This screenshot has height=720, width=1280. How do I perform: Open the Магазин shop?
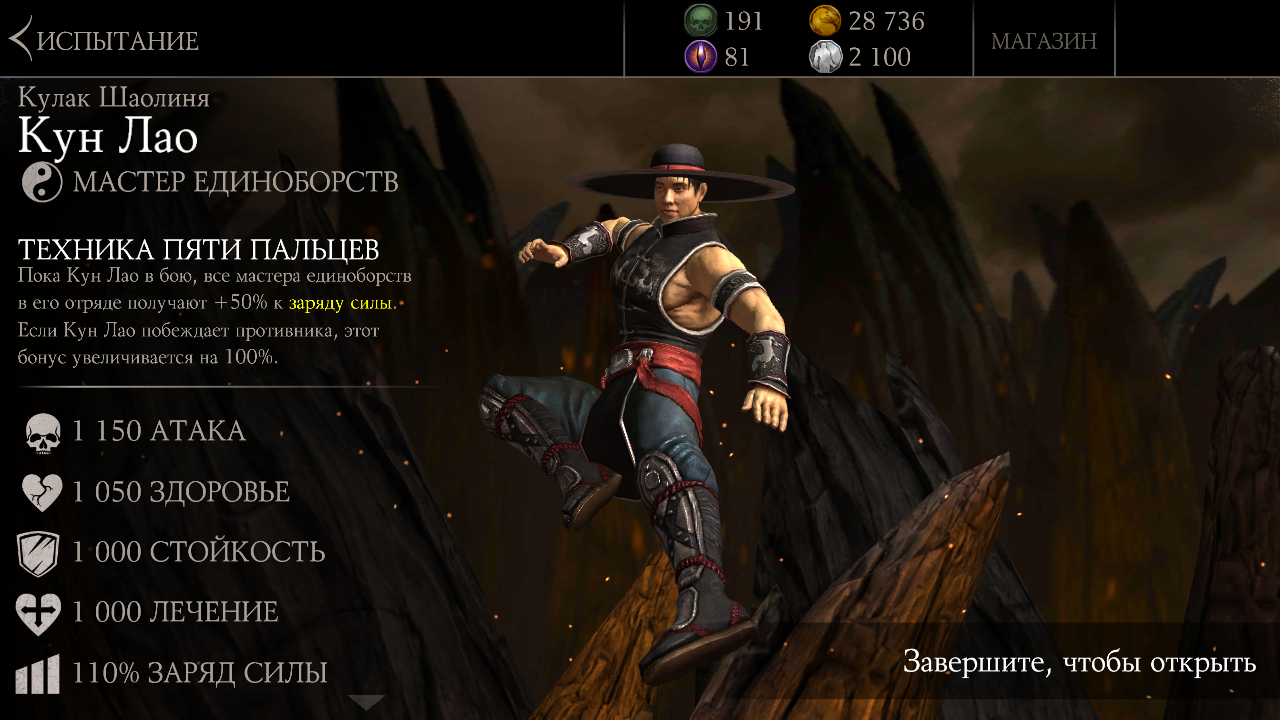1043,41
